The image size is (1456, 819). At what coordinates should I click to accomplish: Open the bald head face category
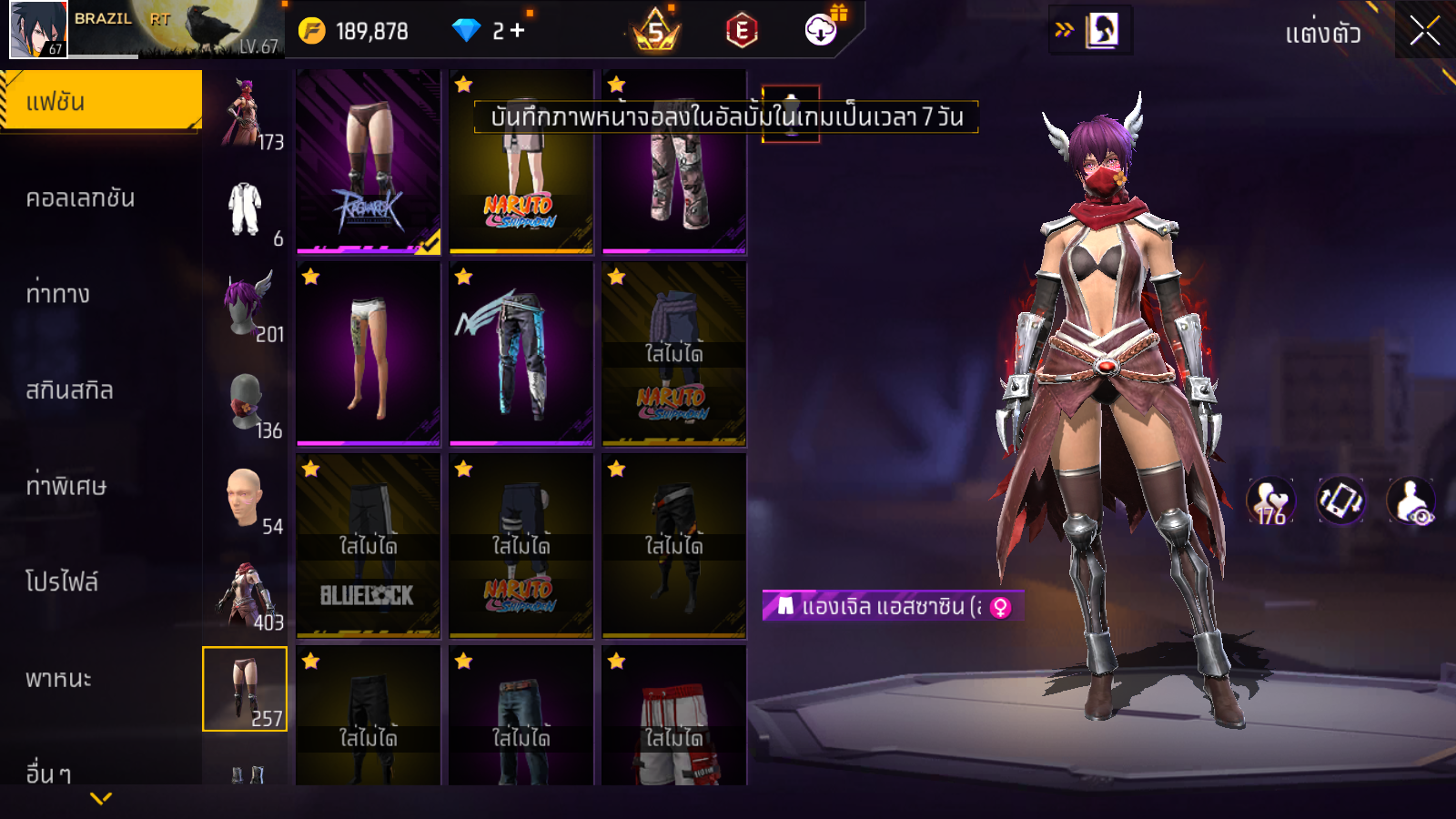click(x=246, y=499)
